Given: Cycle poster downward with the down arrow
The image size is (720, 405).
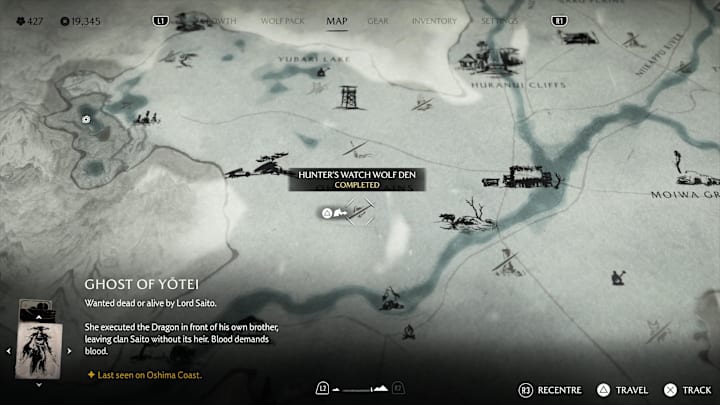Looking at the screenshot, I should click(39, 384).
